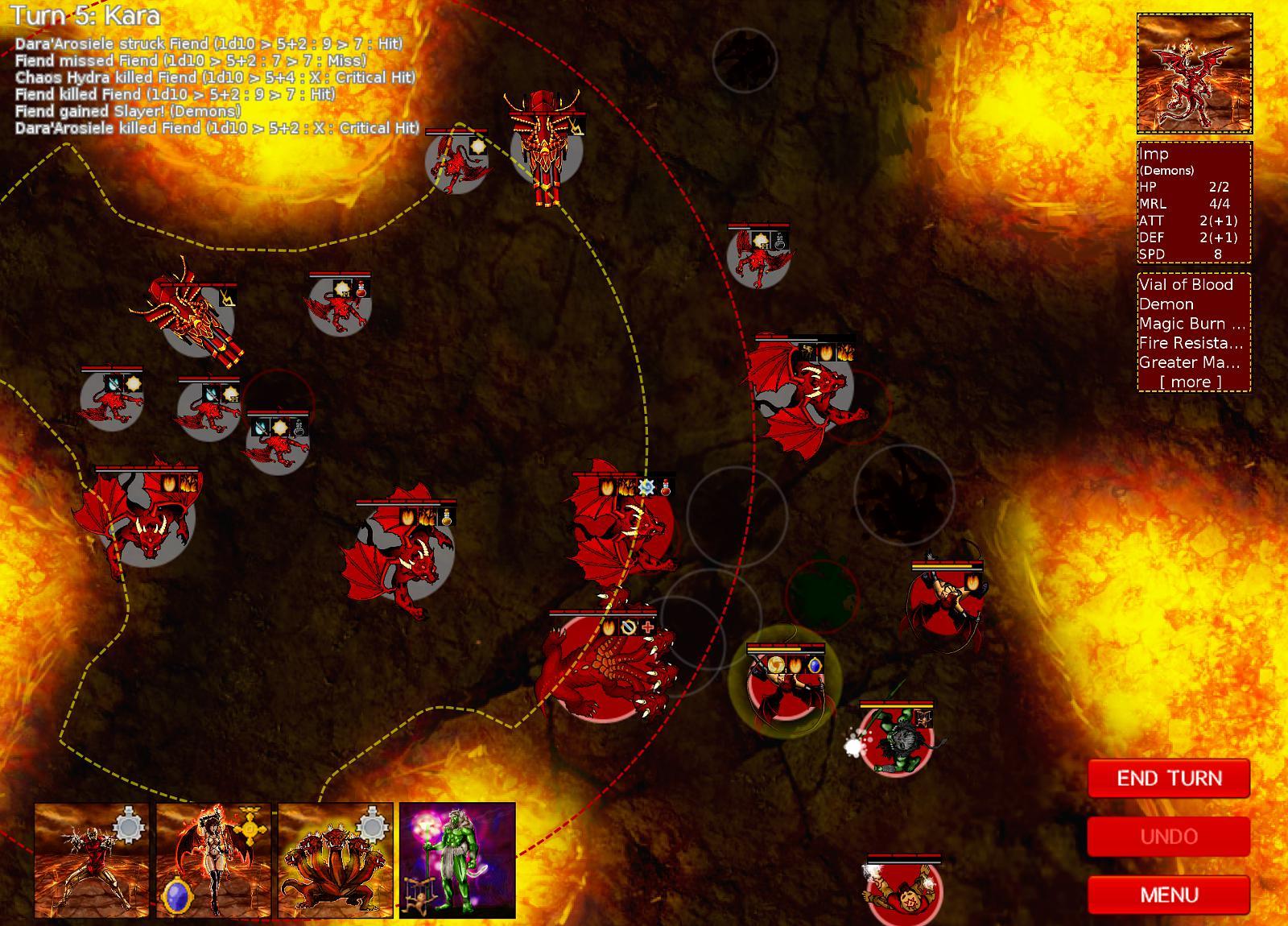Open the MENU
The height and width of the screenshot is (926, 1288).
pyautogui.click(x=1169, y=895)
